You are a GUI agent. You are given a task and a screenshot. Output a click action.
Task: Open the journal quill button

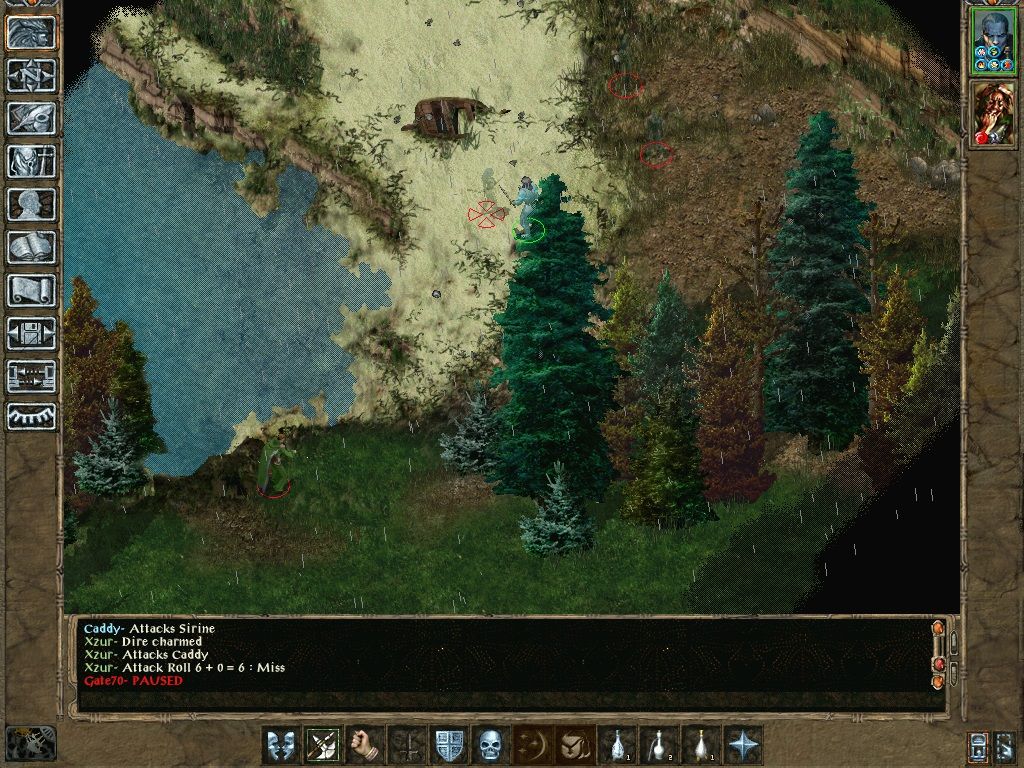tap(32, 118)
